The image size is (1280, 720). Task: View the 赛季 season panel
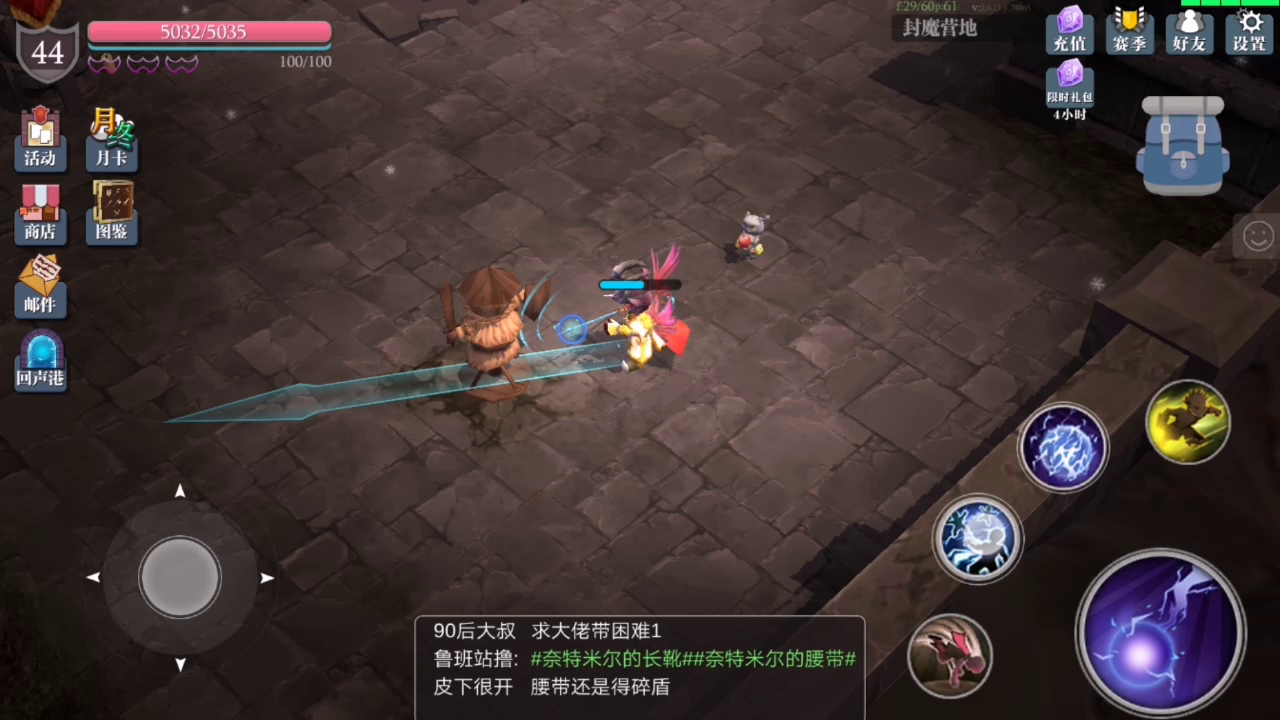tap(1129, 32)
